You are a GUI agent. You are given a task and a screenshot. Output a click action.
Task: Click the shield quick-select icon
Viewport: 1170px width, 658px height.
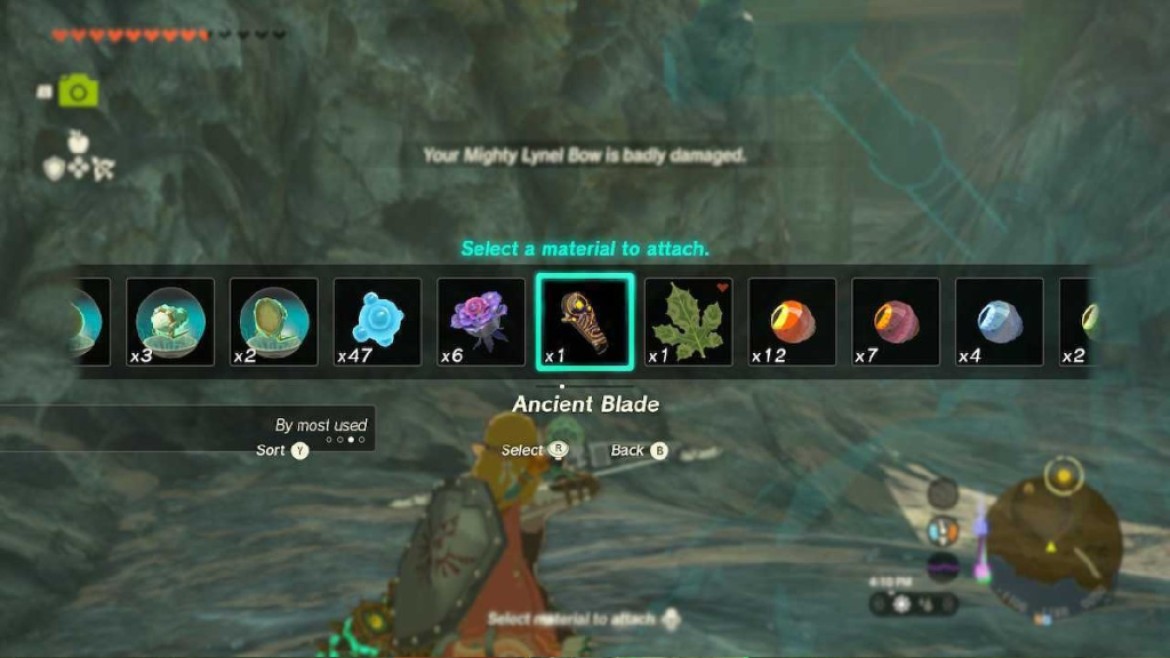55,170
